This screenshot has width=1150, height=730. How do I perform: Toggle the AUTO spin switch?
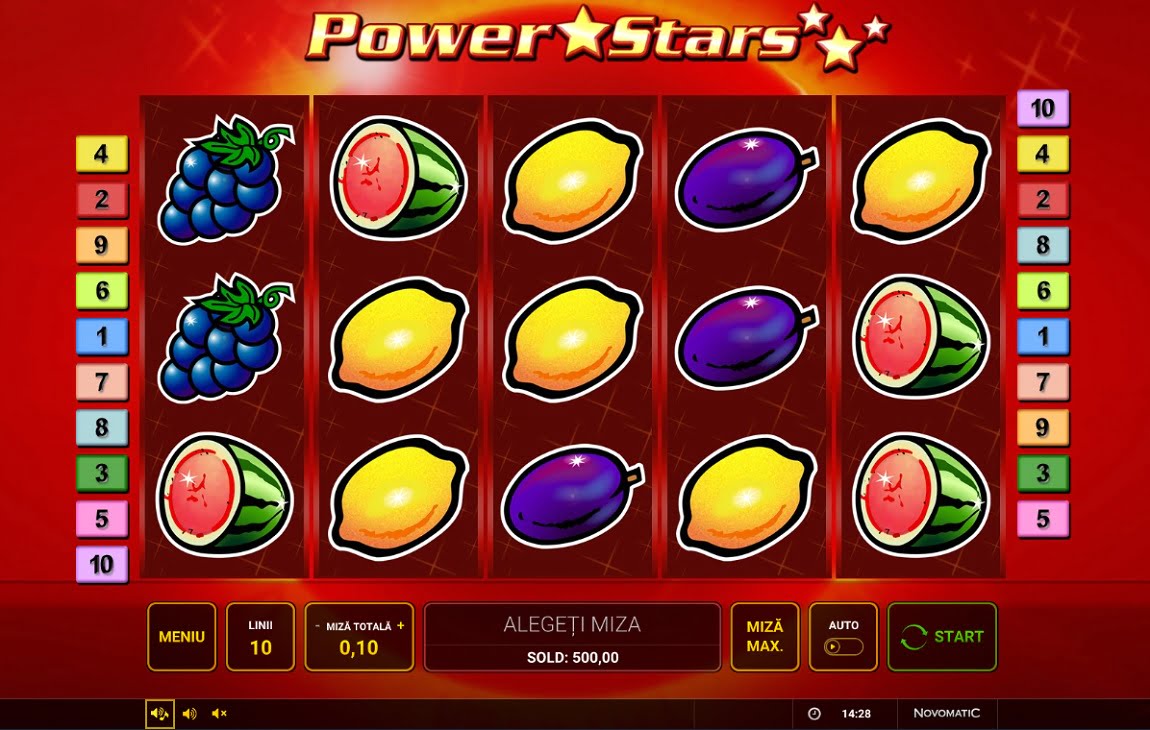tap(843, 646)
